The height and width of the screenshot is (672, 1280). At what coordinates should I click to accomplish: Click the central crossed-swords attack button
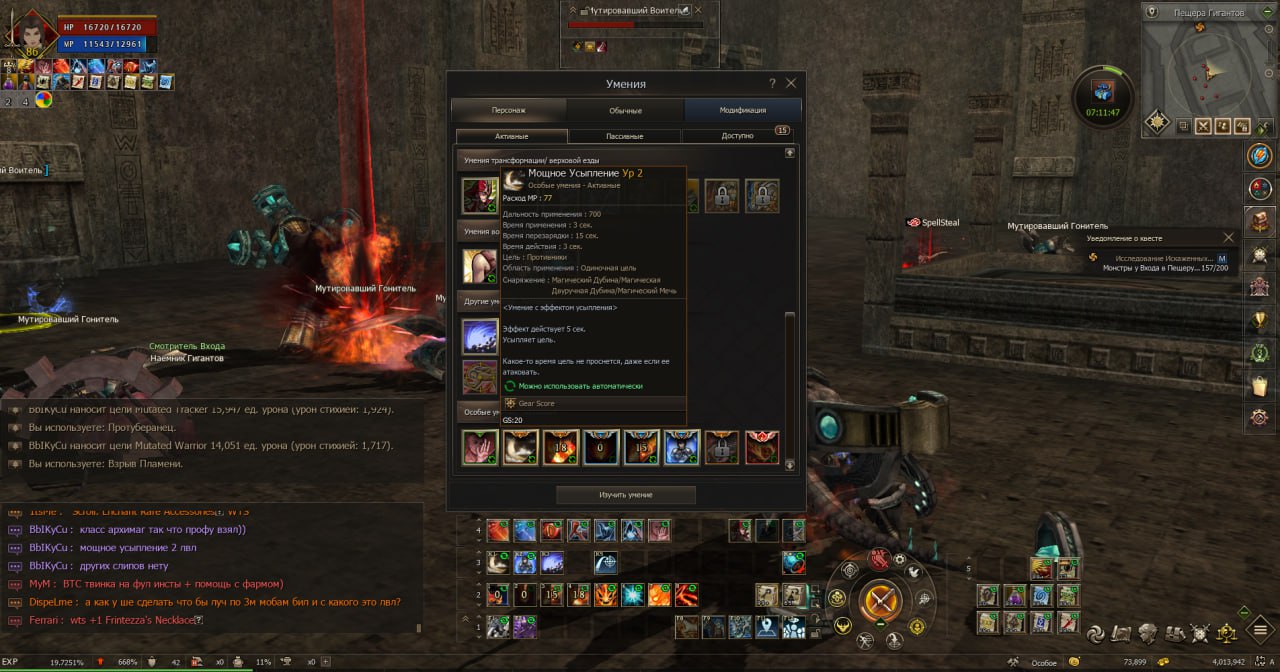coord(881,600)
